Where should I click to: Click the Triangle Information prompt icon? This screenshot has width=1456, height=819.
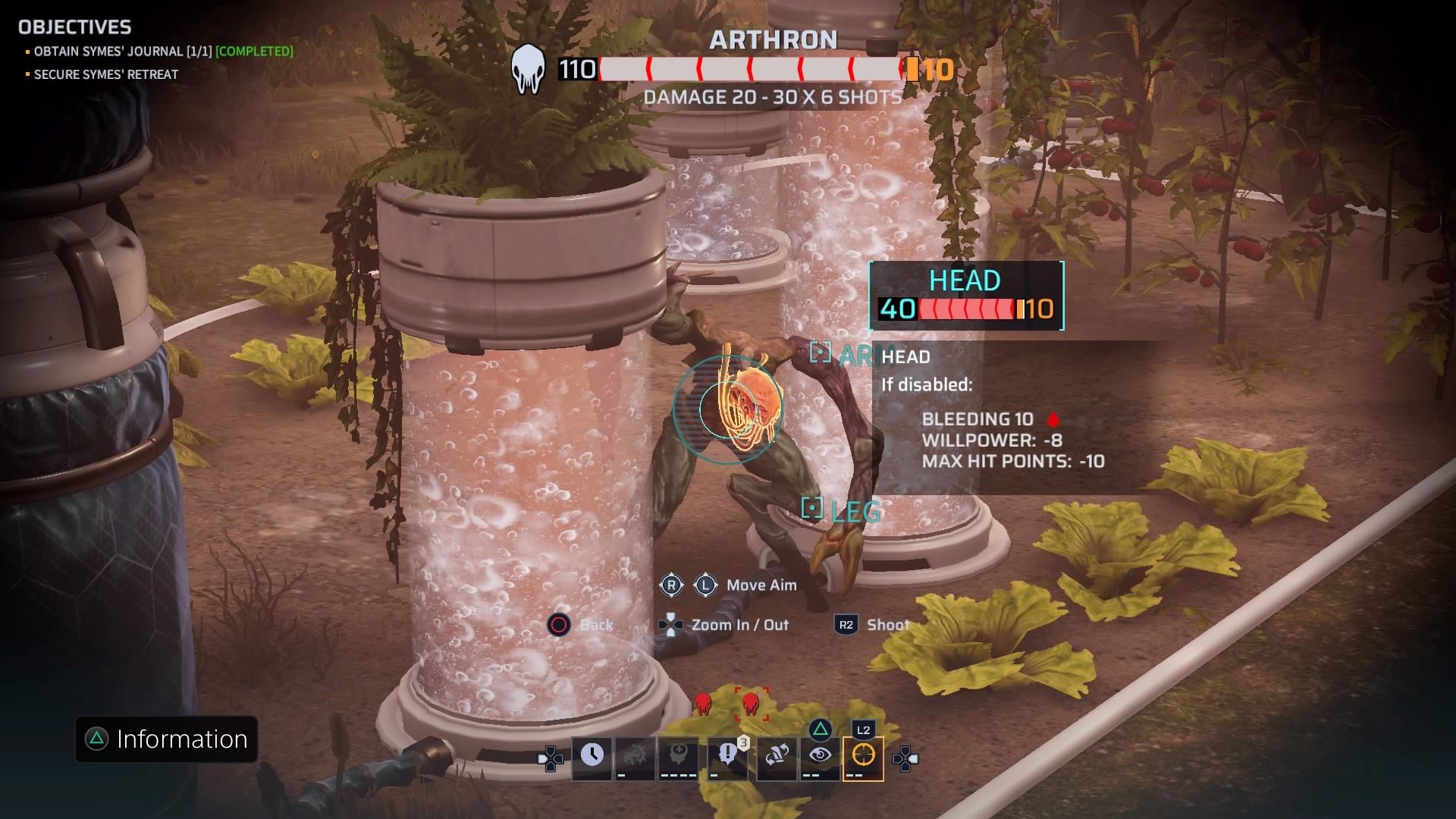point(96,739)
